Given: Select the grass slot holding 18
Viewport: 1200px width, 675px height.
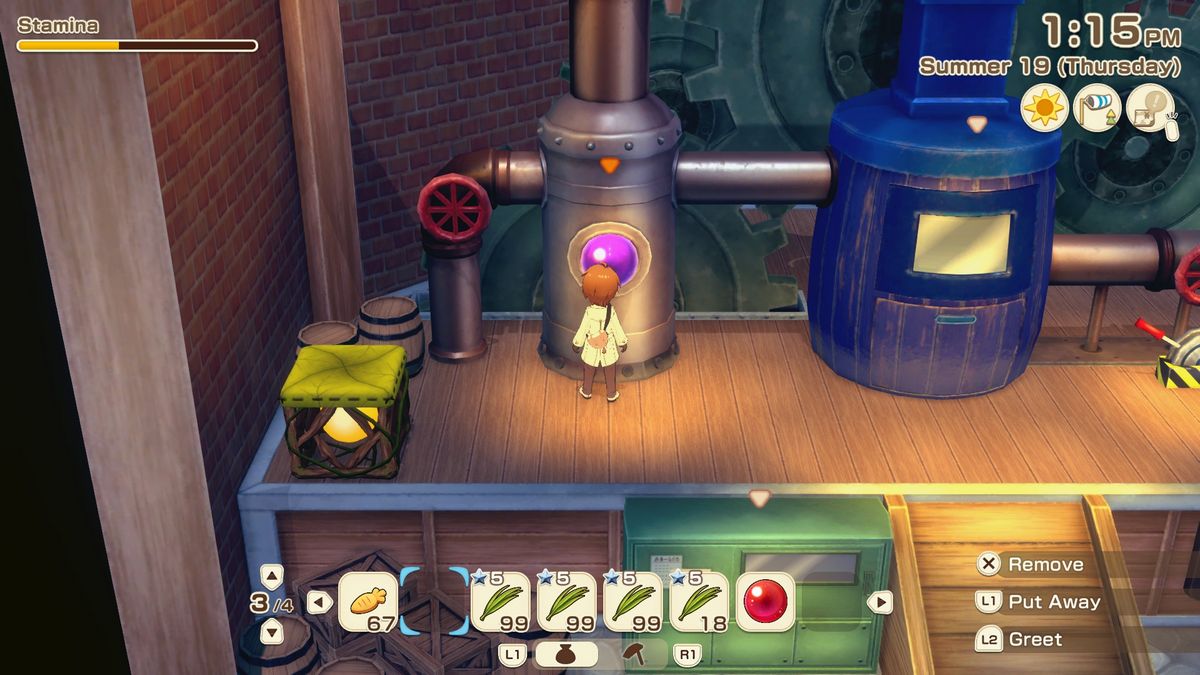Looking at the screenshot, I should 698,602.
